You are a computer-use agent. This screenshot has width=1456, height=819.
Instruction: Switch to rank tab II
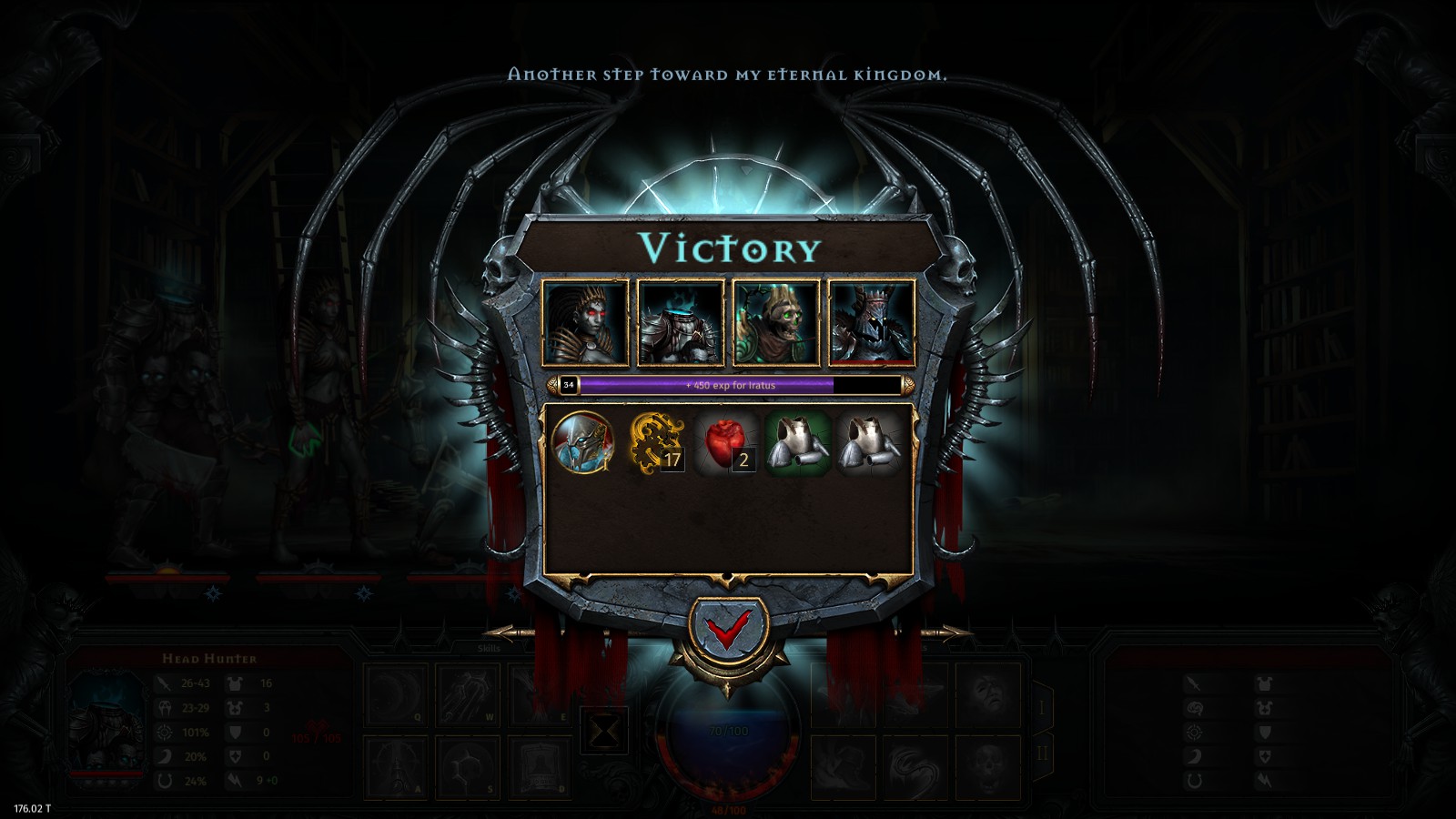(x=1044, y=752)
